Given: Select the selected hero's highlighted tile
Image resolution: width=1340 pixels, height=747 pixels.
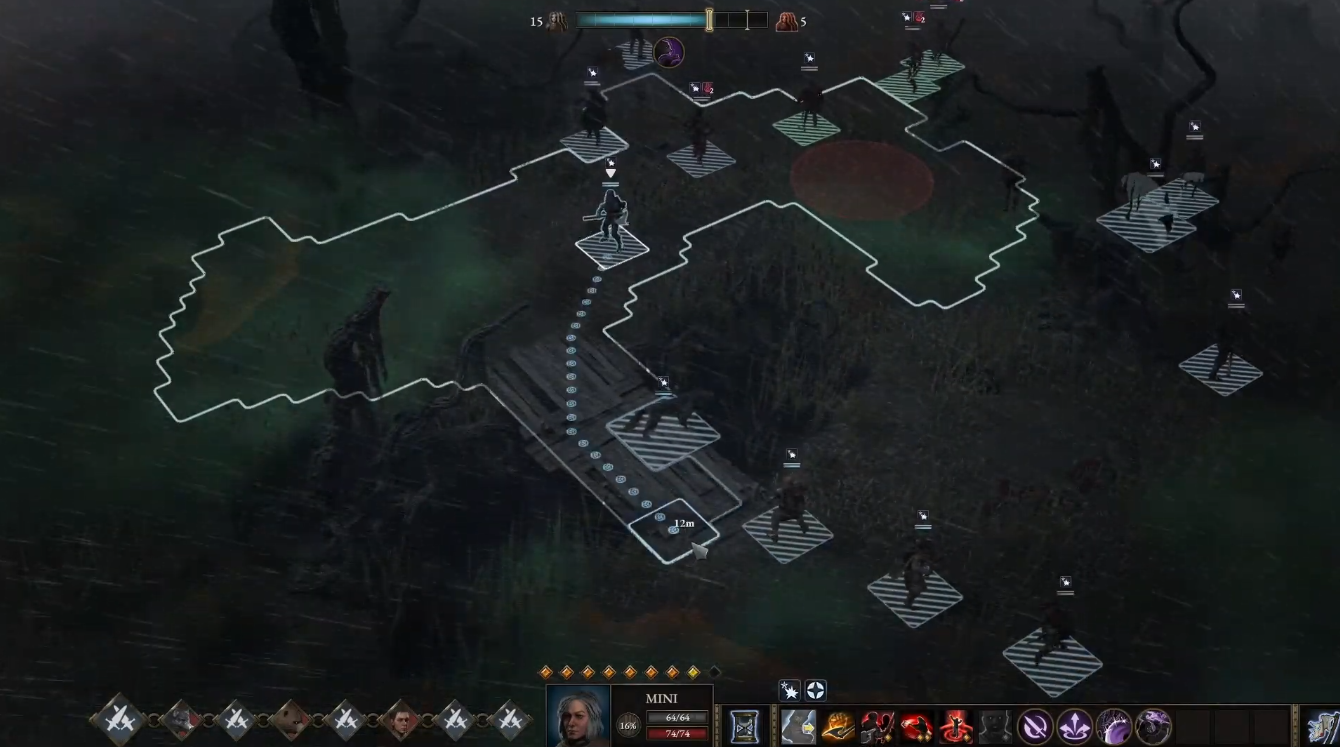Looking at the screenshot, I should 612,247.
